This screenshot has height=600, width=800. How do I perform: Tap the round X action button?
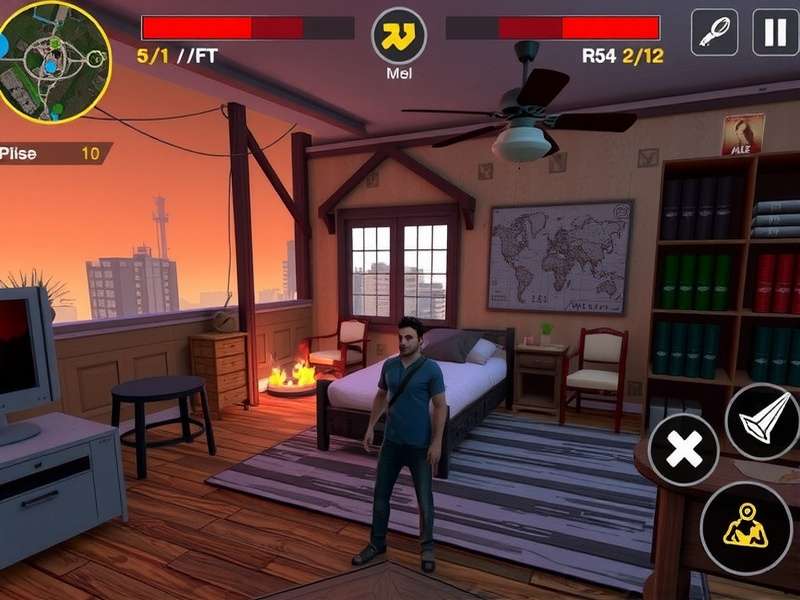point(684,450)
